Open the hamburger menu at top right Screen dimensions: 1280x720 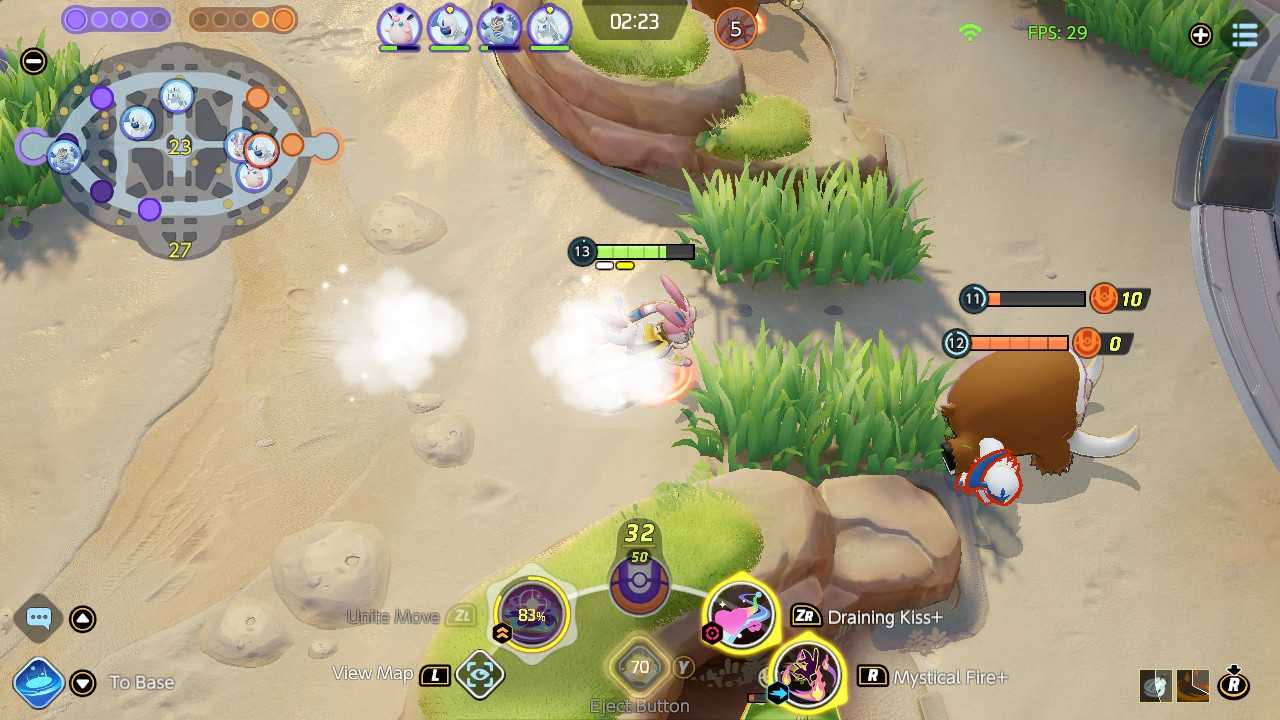[x=1245, y=36]
